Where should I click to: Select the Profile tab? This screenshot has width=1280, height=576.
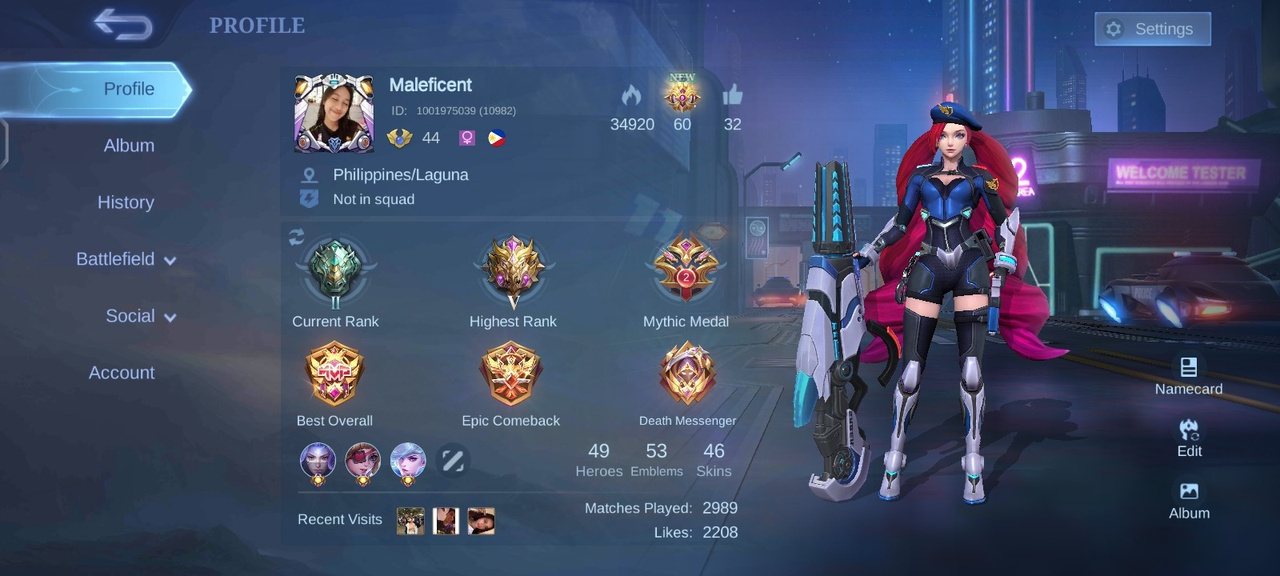[128, 89]
